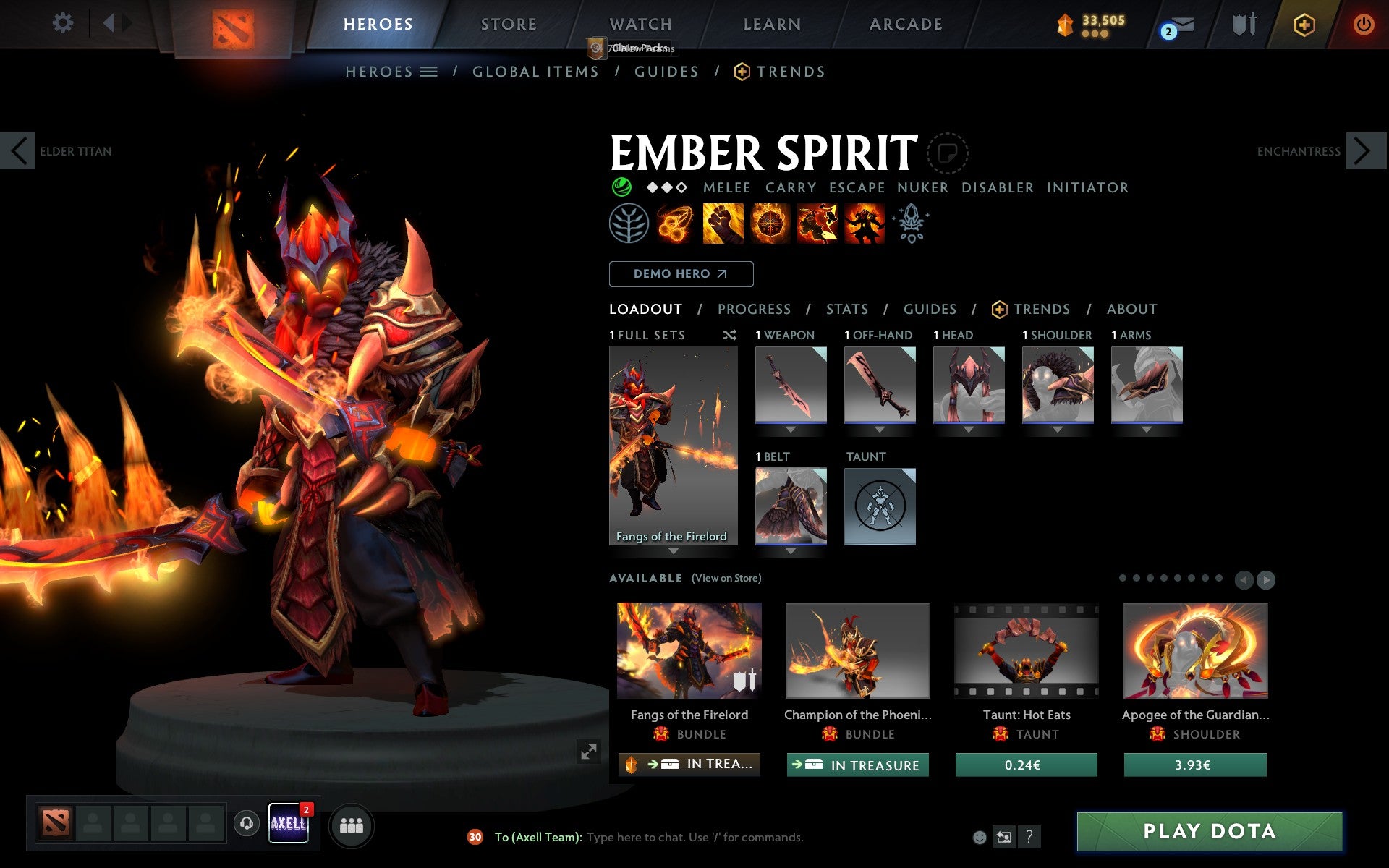The height and width of the screenshot is (868, 1389).
Task: Select the Sleight of Fist ability
Action: [723, 224]
